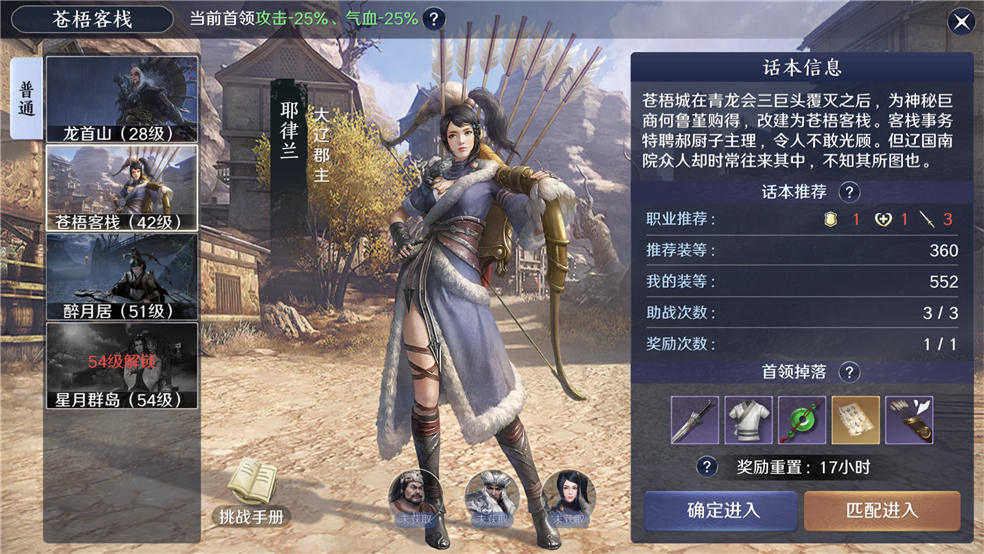The height and width of the screenshot is (554, 984).
Task: Show help for boss attack reduction
Action: (x=433, y=19)
